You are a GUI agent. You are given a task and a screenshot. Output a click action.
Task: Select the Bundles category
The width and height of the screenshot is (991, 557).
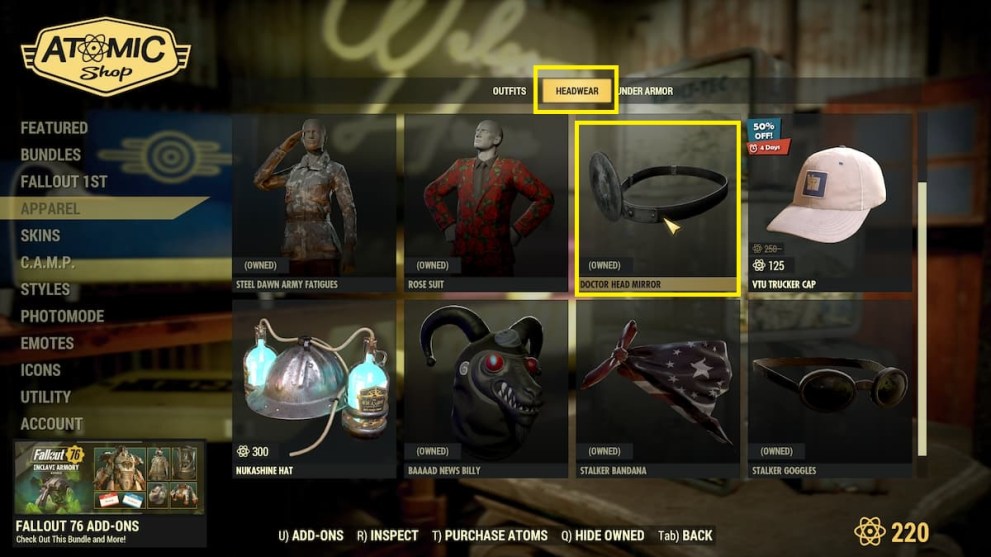tap(51, 155)
